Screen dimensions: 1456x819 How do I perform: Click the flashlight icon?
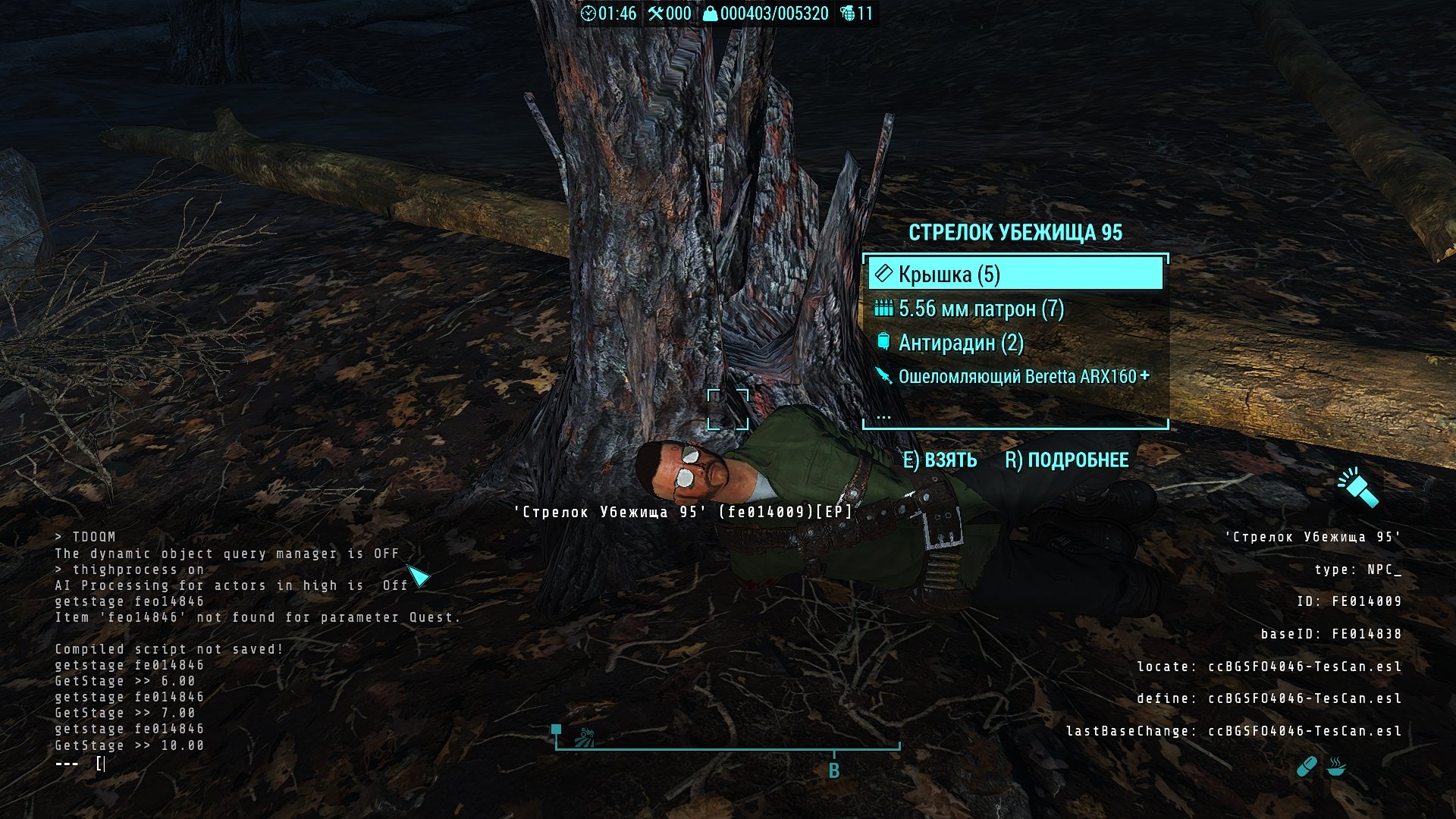click(x=1357, y=487)
